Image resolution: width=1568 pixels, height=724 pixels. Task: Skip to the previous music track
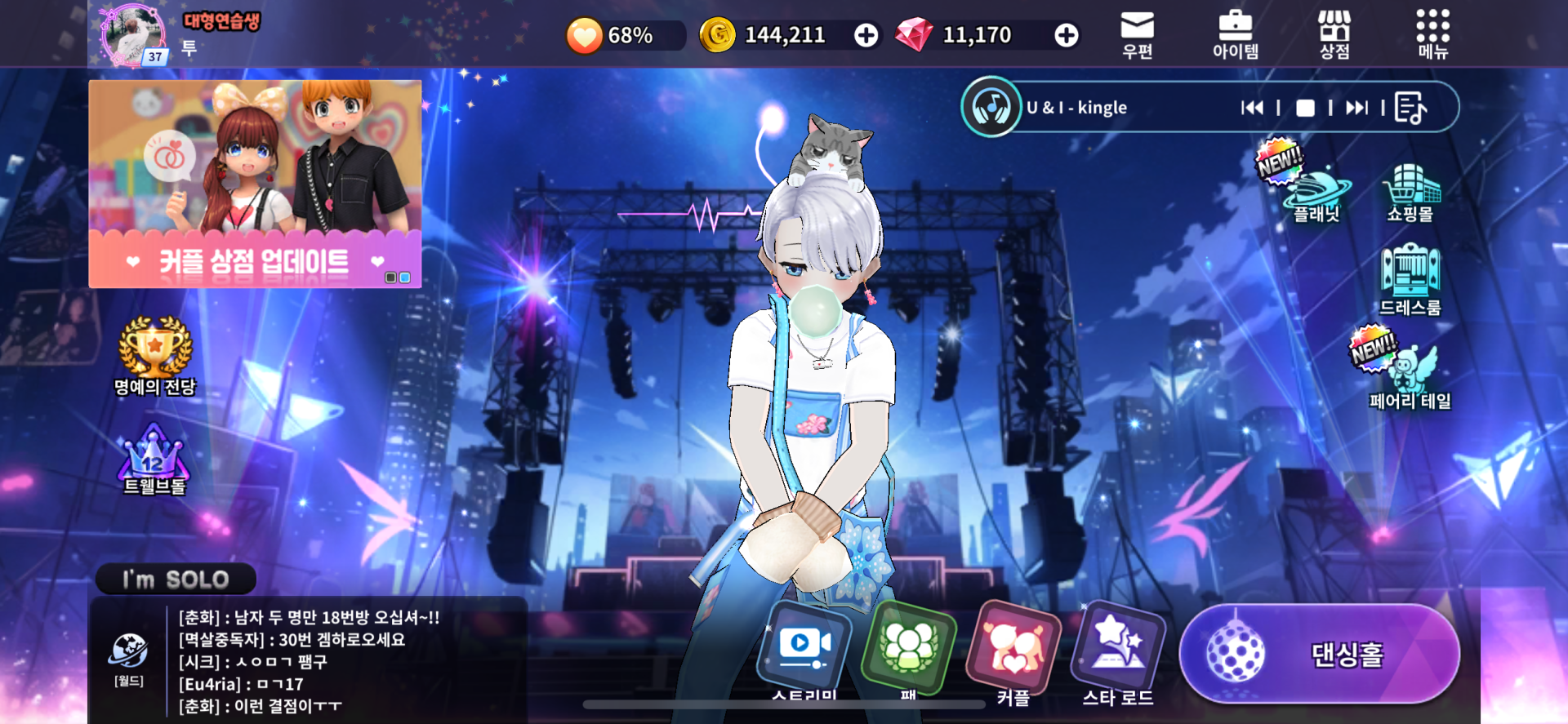tap(1252, 108)
